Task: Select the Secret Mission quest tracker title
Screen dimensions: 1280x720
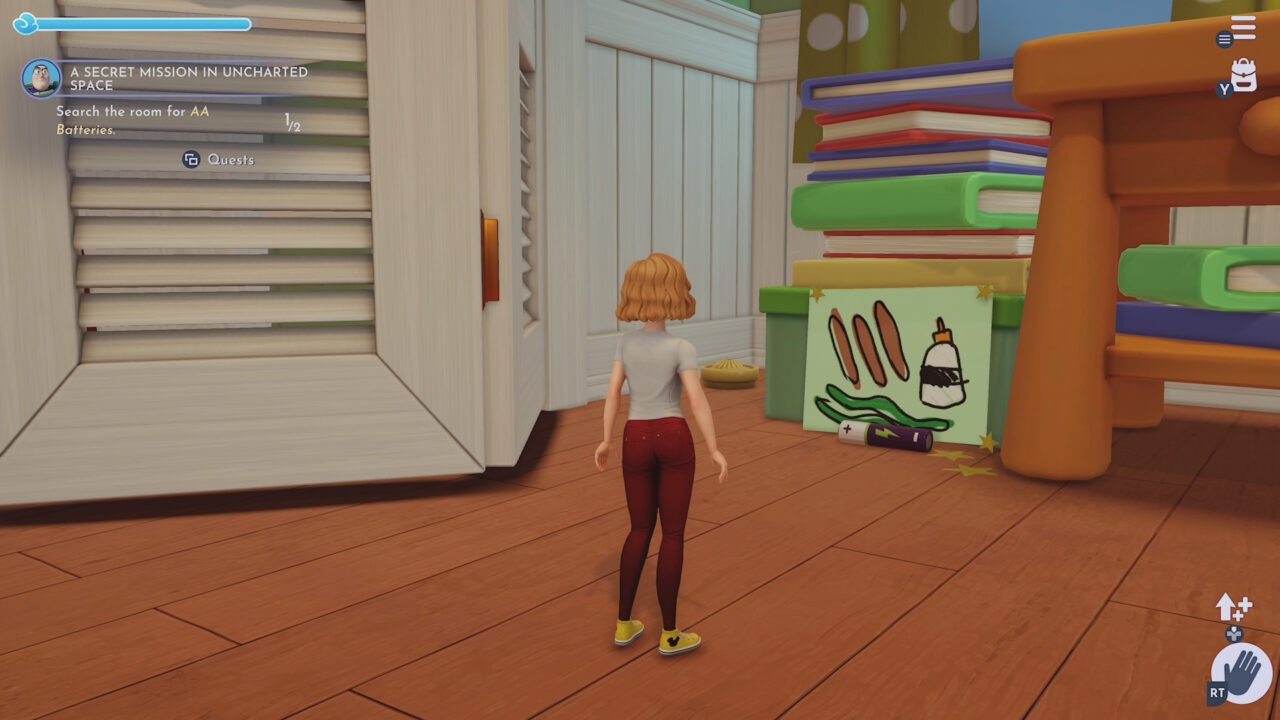Action: point(188,79)
